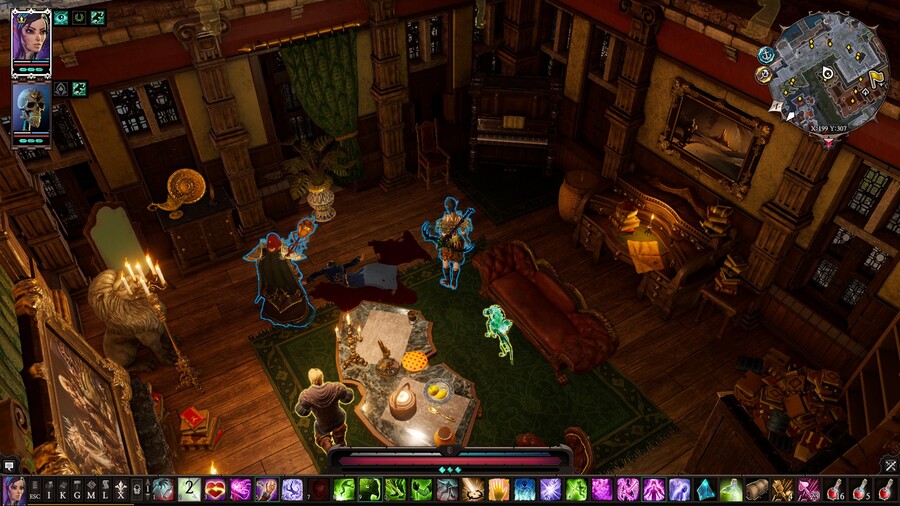Open the chat log speech bubble
This screenshot has width=900, height=506.
pos(9,465)
